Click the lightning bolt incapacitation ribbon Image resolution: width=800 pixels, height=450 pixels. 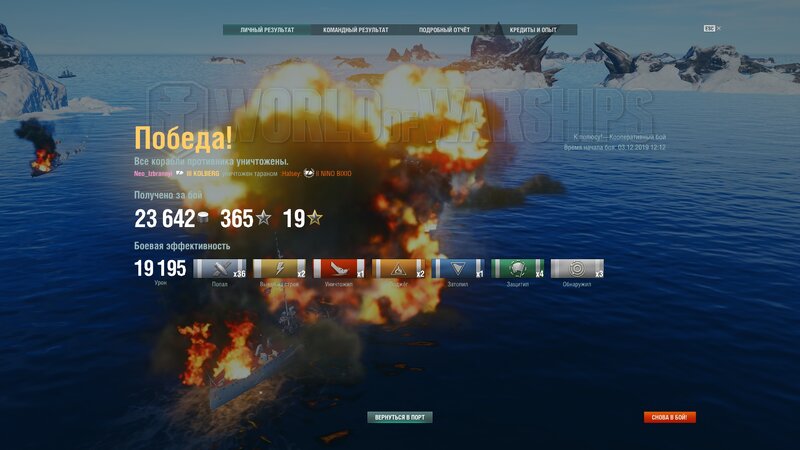click(x=279, y=268)
